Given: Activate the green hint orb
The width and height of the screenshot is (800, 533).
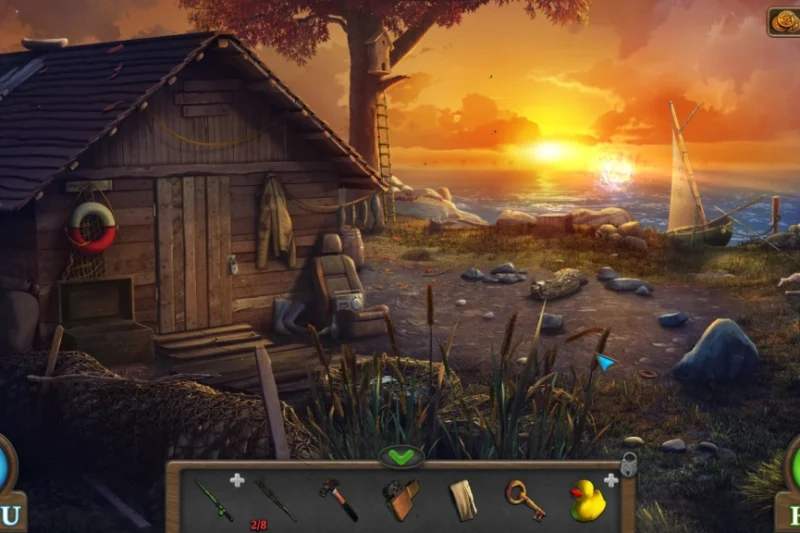Looking at the screenshot, I should click(795, 465).
